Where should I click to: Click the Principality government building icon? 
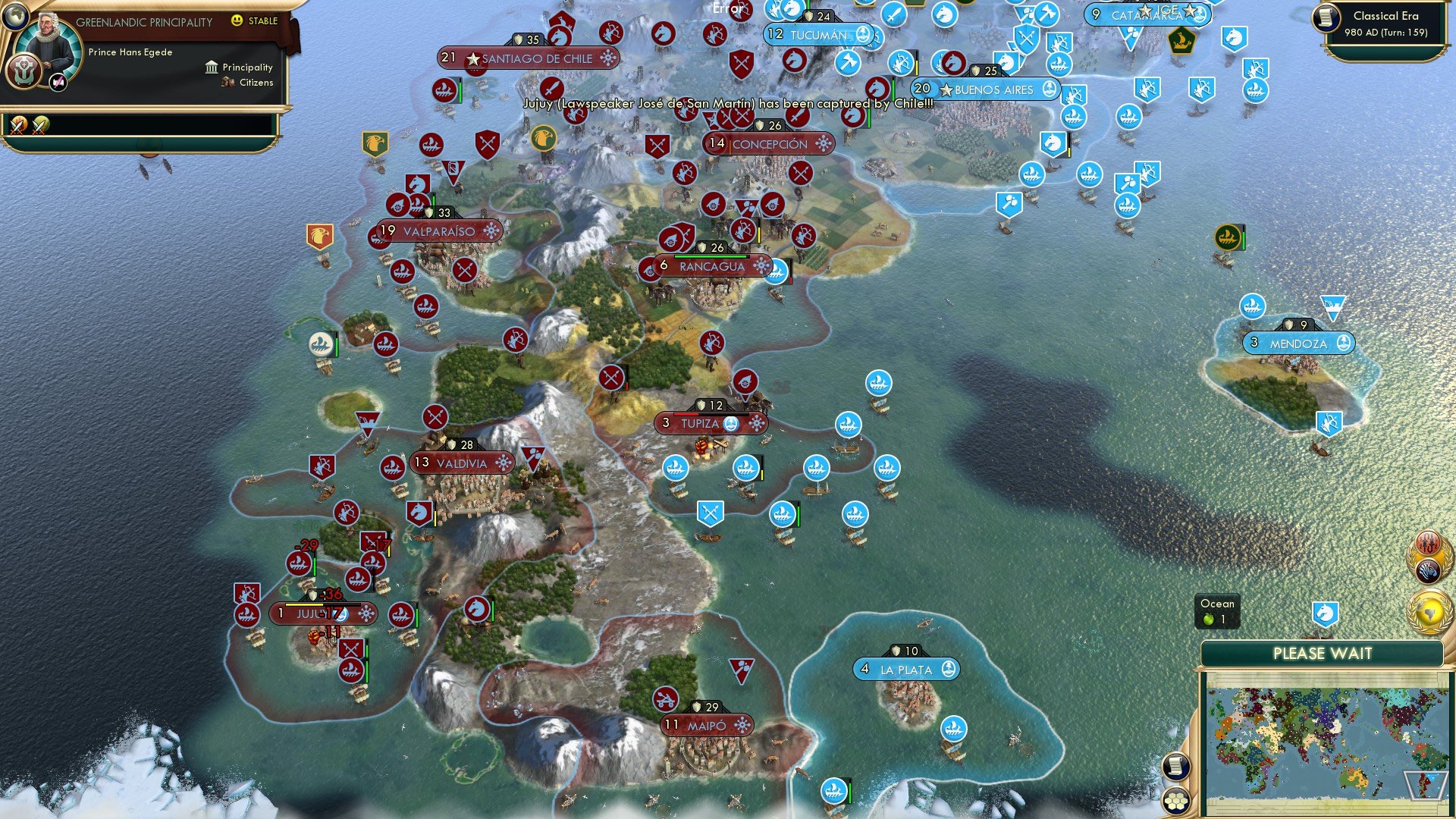tap(211, 67)
